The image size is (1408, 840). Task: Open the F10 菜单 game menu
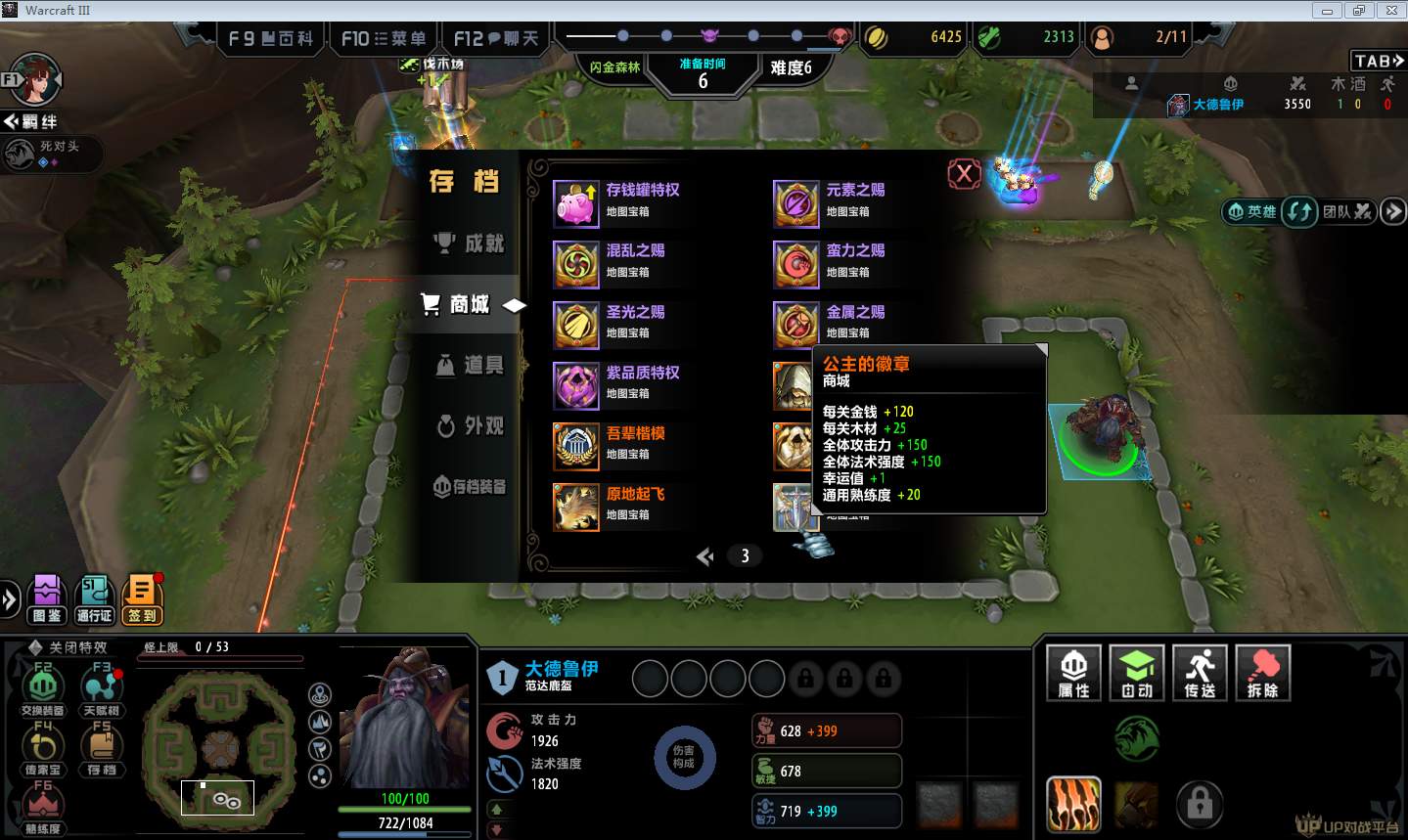coord(384,39)
